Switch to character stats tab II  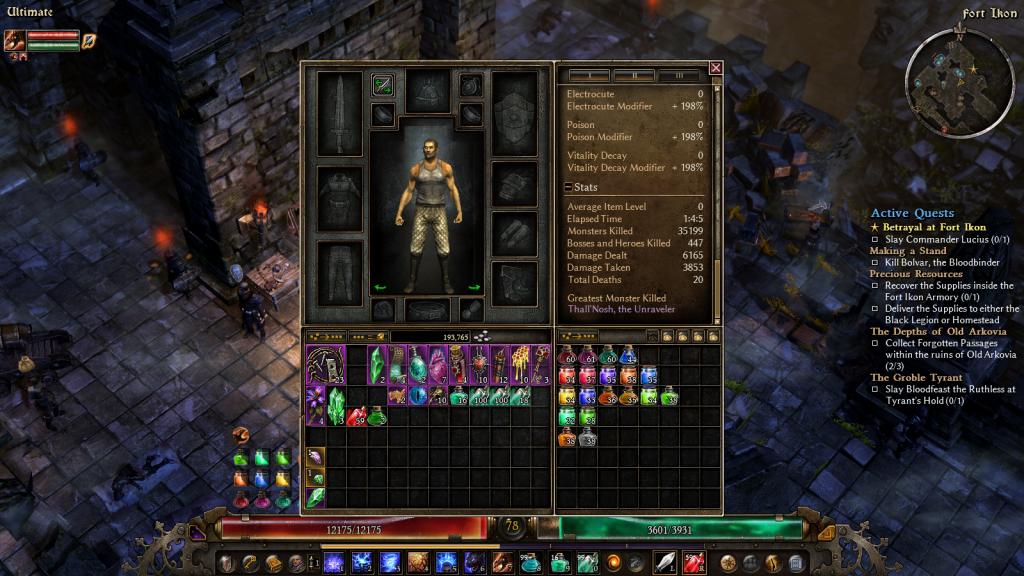pos(634,75)
